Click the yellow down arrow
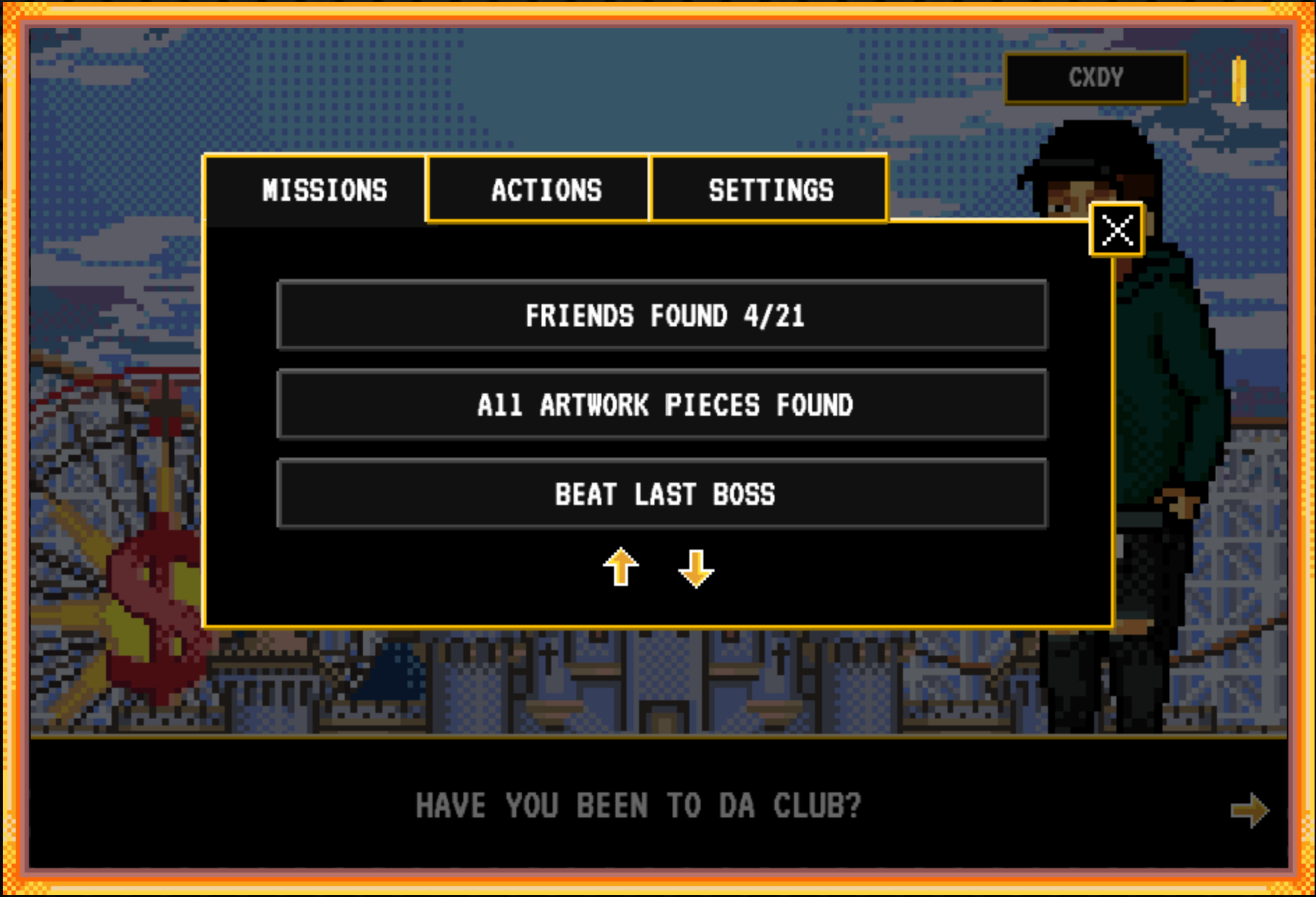The image size is (1316, 897). [x=696, y=568]
